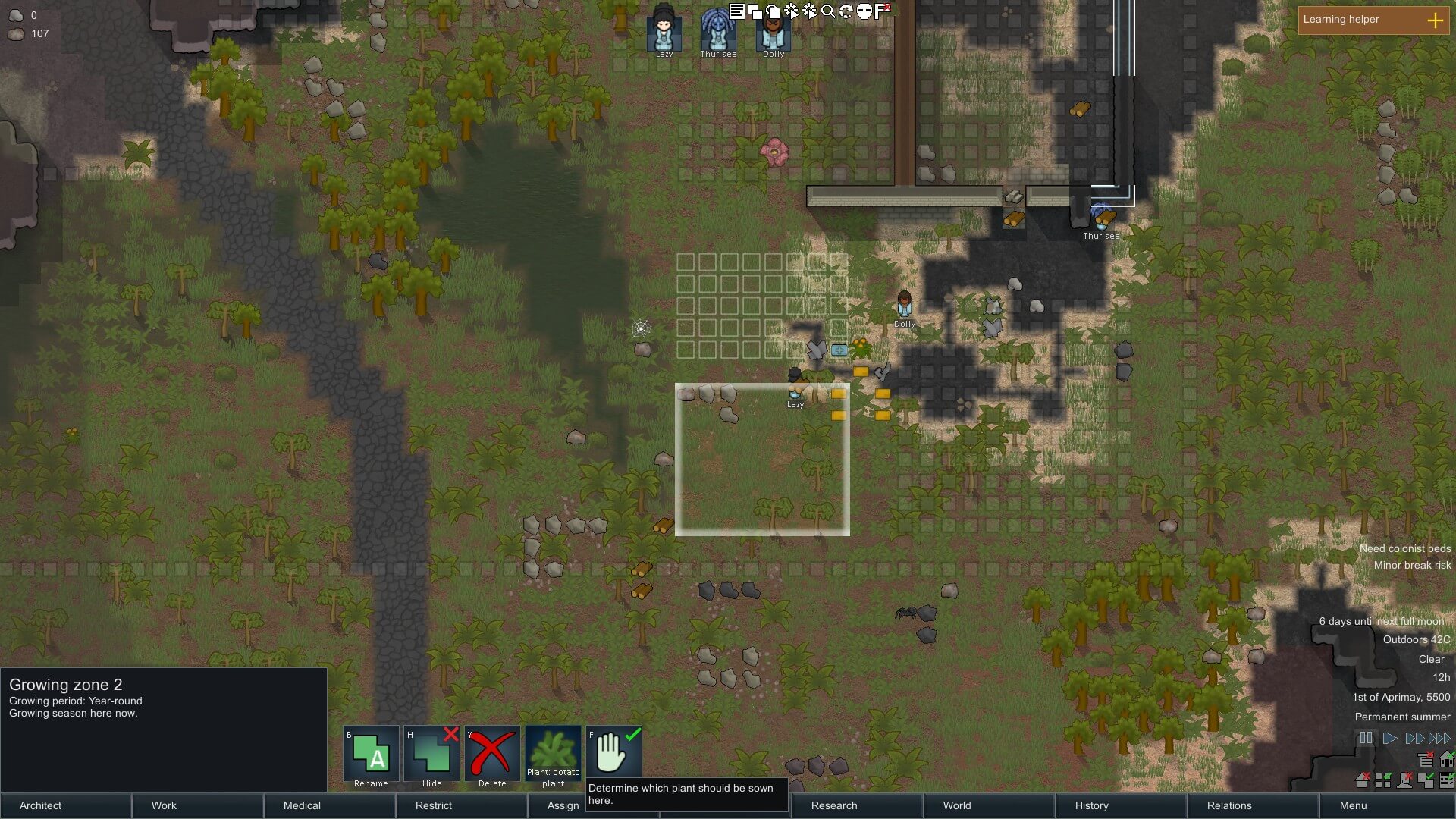Select colonist Thurisea's portrait

(718, 32)
